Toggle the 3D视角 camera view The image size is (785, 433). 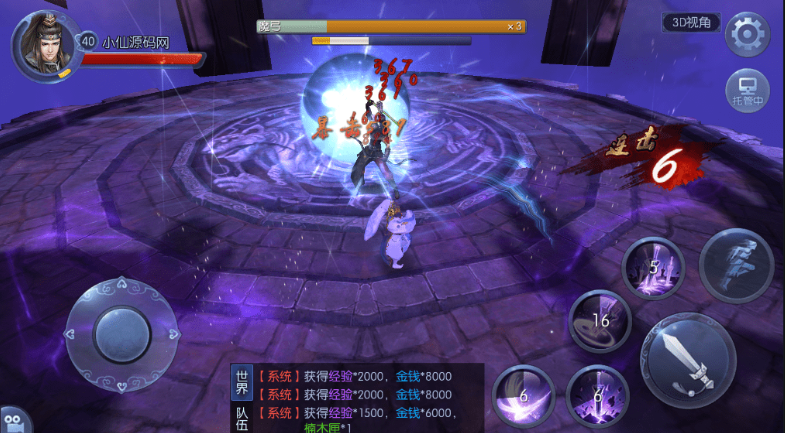pyautogui.click(x=691, y=22)
